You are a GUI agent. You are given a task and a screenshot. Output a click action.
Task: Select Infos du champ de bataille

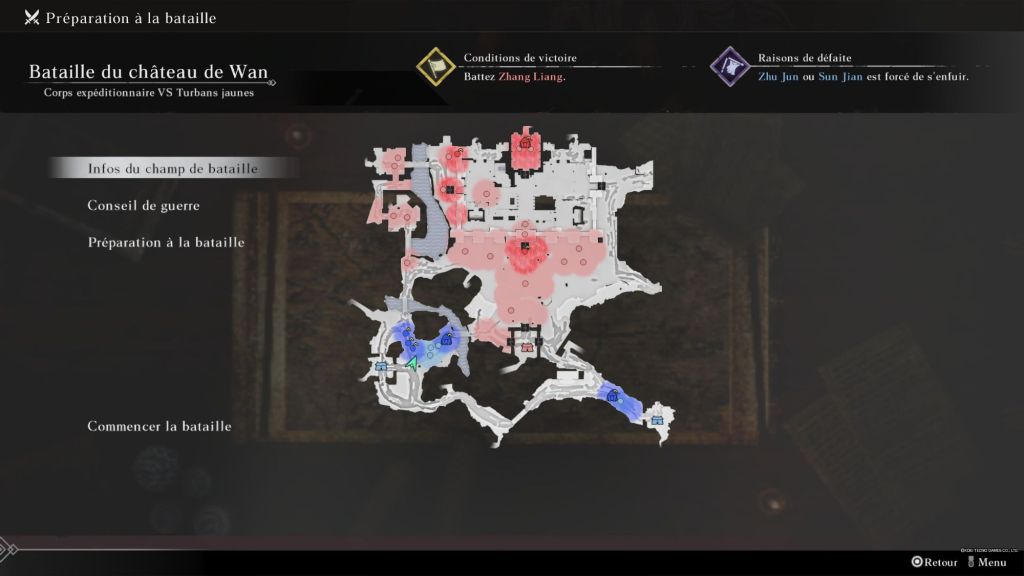click(173, 169)
